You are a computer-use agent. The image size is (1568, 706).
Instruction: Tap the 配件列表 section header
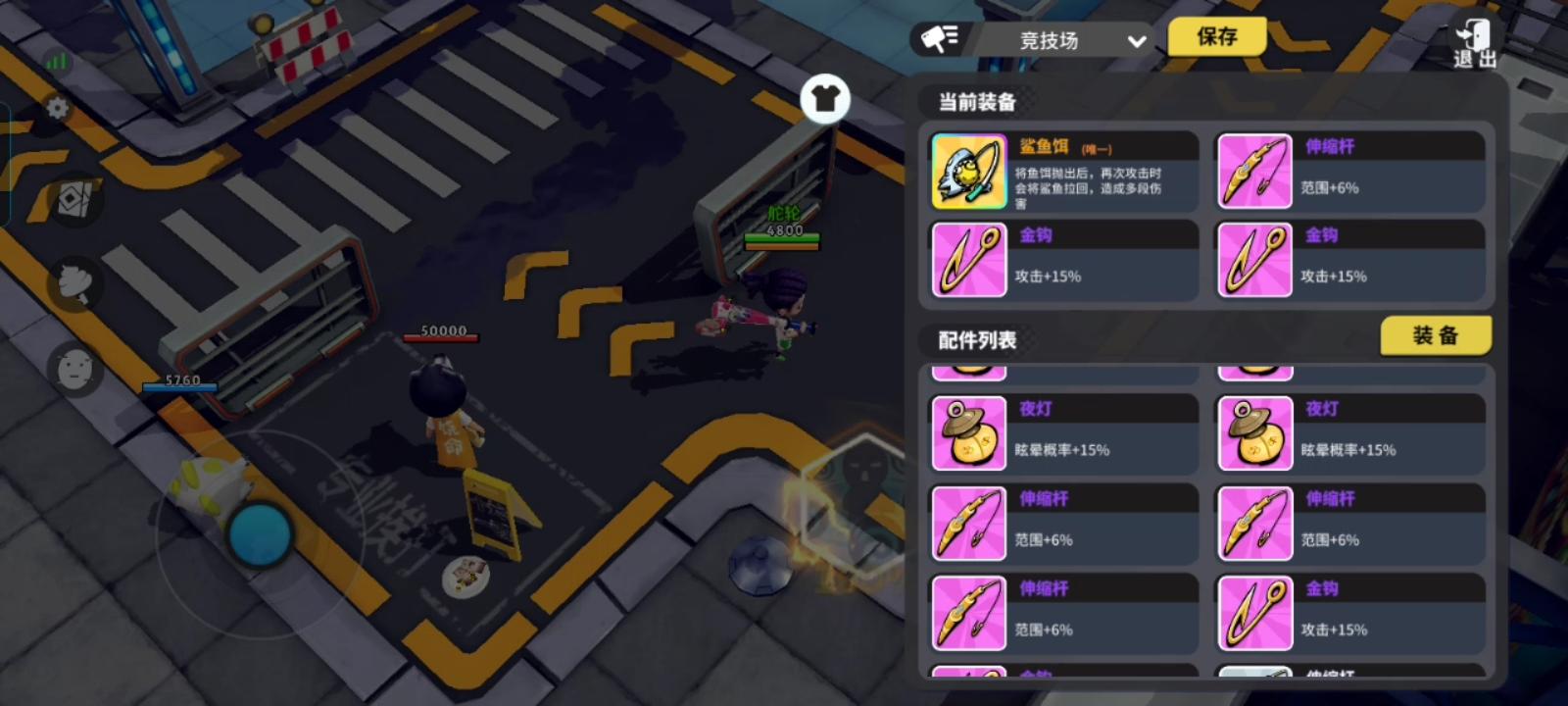point(977,340)
